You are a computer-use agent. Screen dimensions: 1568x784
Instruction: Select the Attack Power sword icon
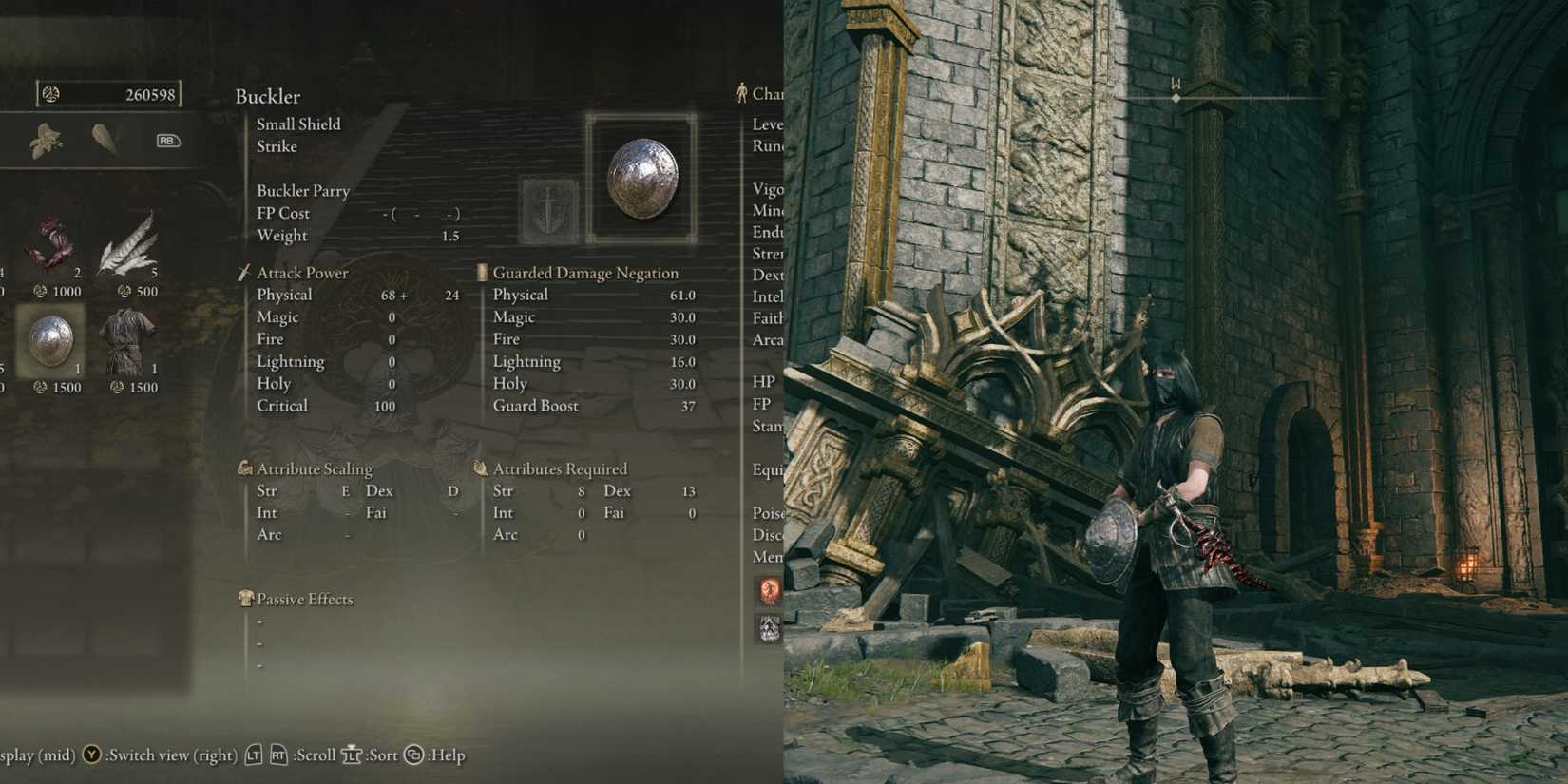244,273
